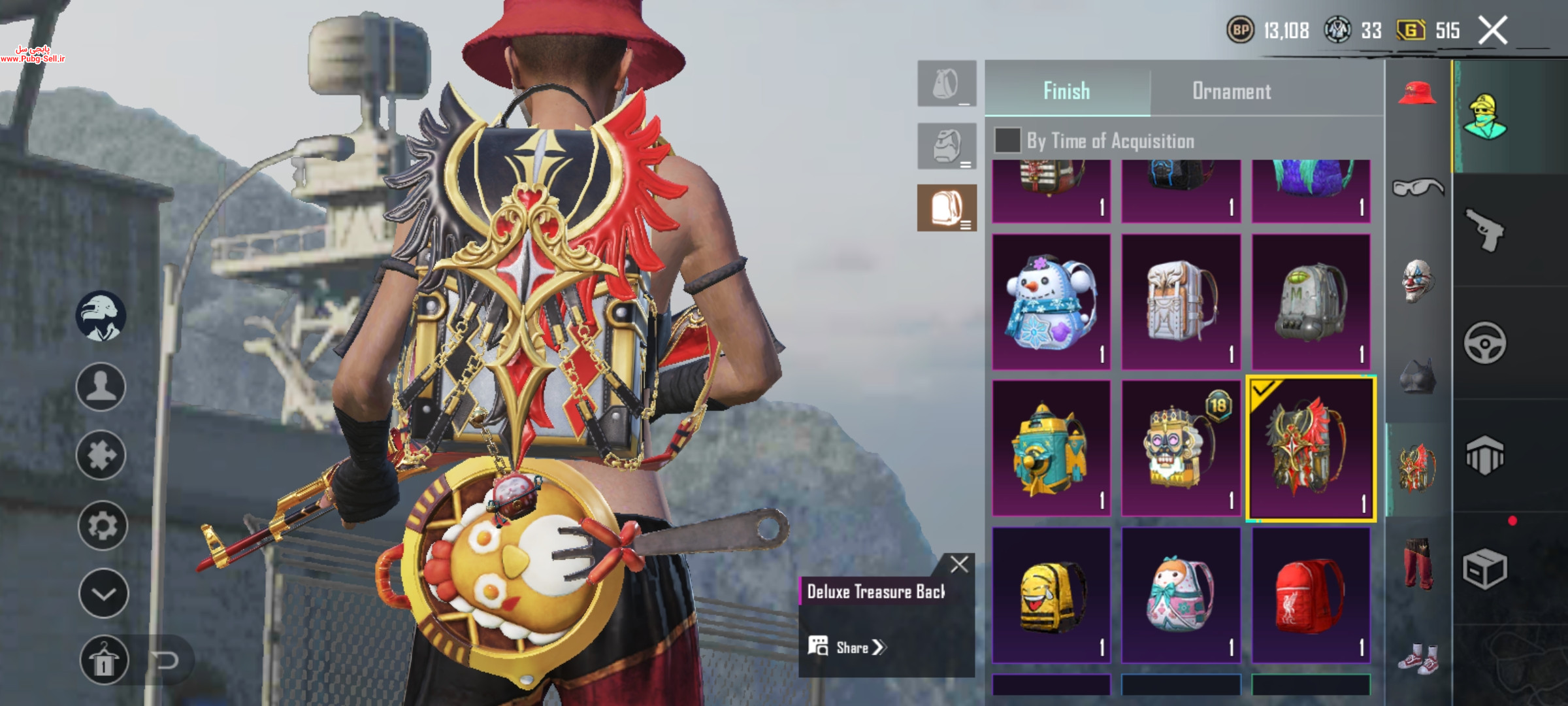Select the snowman backpack skin
This screenshot has width=1568, height=706.
1051,302
